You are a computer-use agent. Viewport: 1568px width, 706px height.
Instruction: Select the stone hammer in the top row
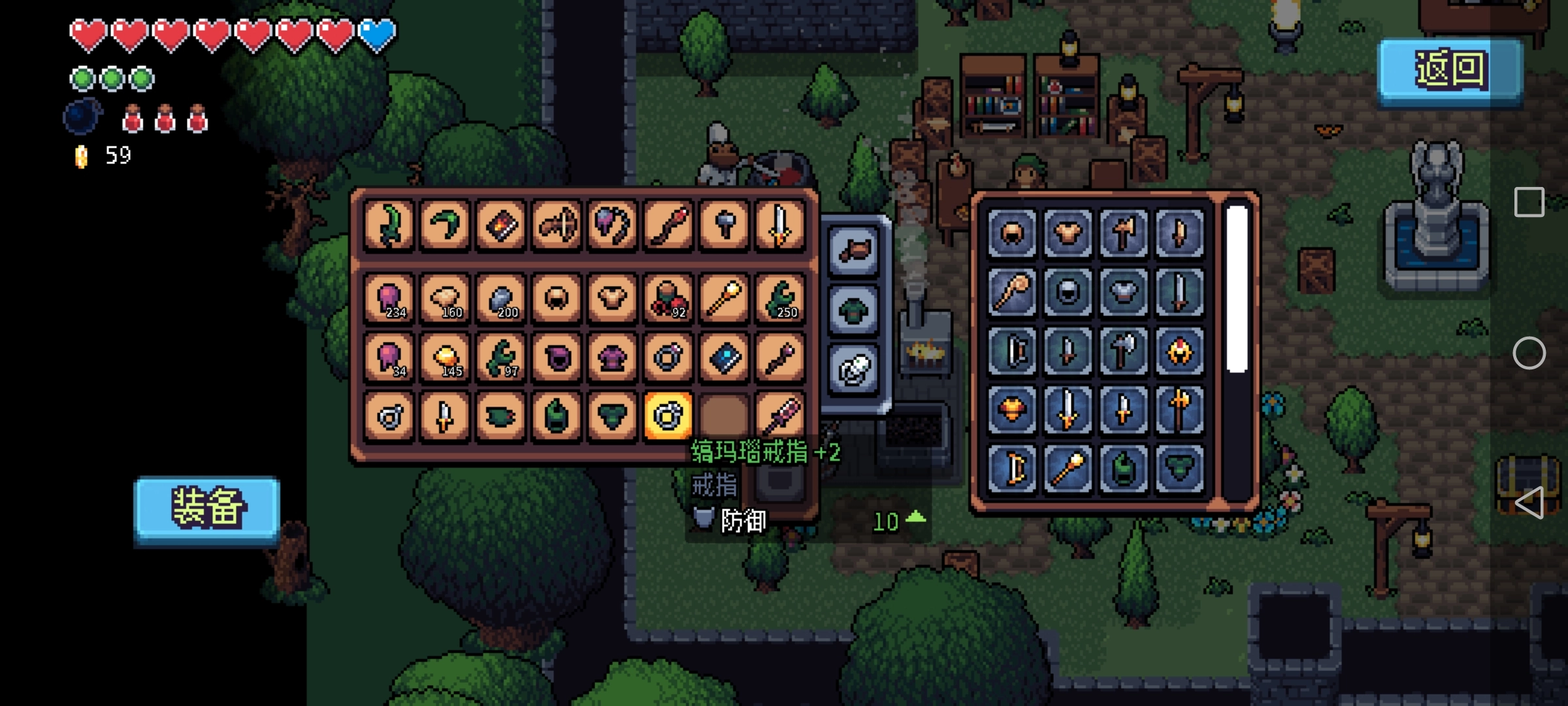pyautogui.click(x=724, y=226)
